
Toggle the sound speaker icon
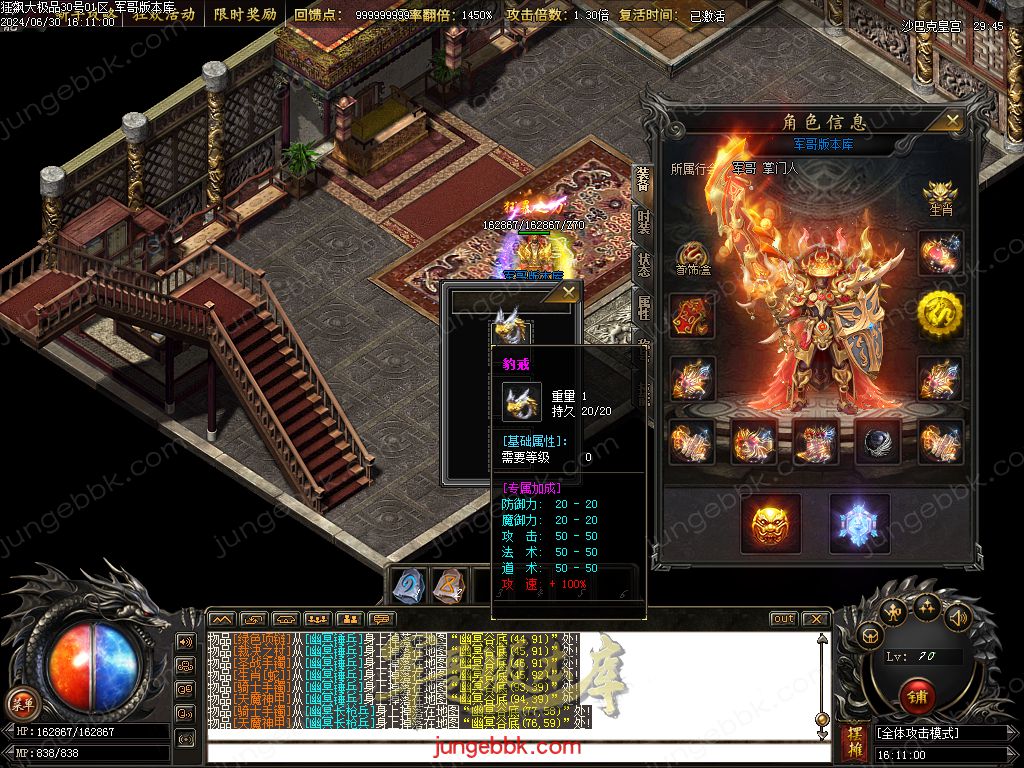[957, 617]
